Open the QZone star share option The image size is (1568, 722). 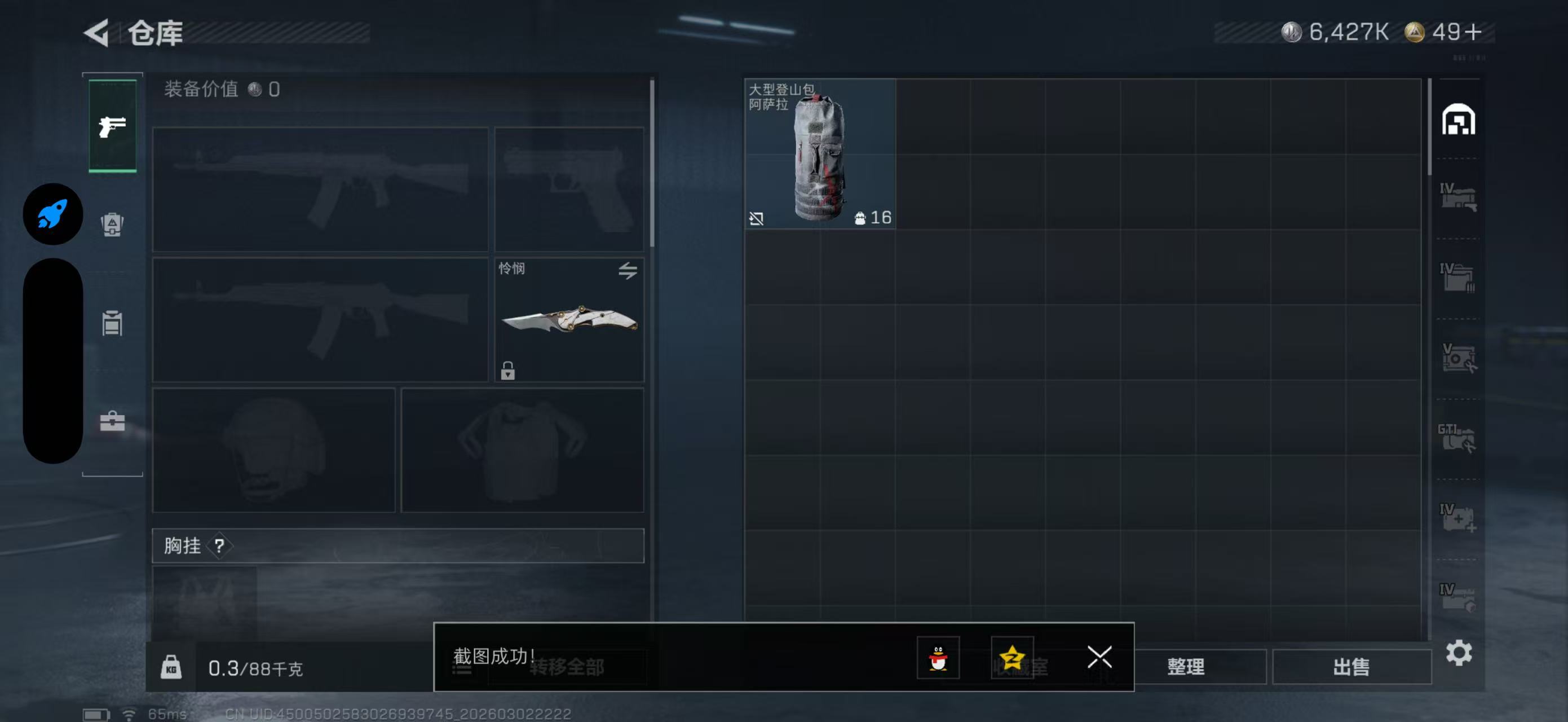(x=1012, y=658)
